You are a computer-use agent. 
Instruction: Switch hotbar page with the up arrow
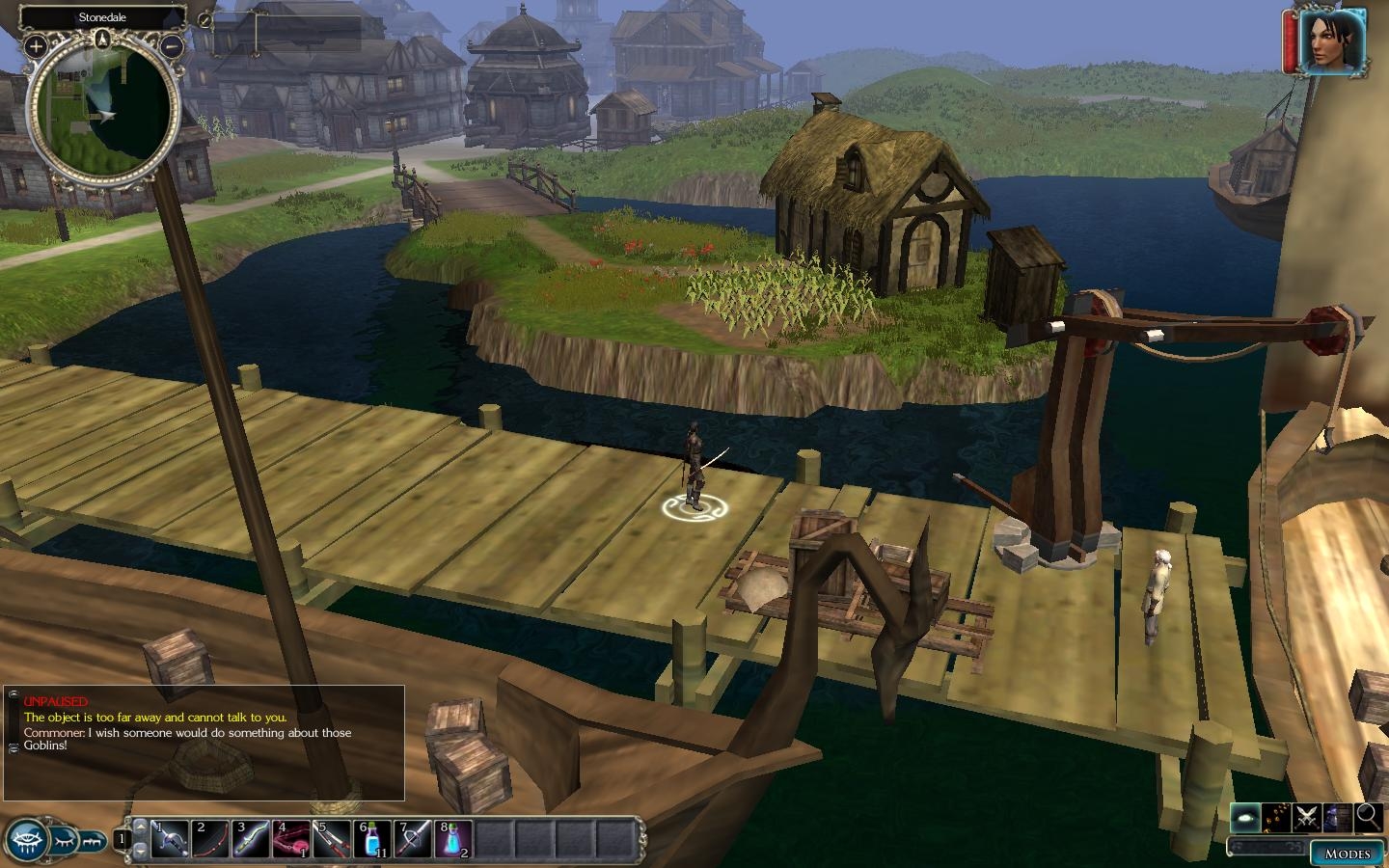[141, 827]
